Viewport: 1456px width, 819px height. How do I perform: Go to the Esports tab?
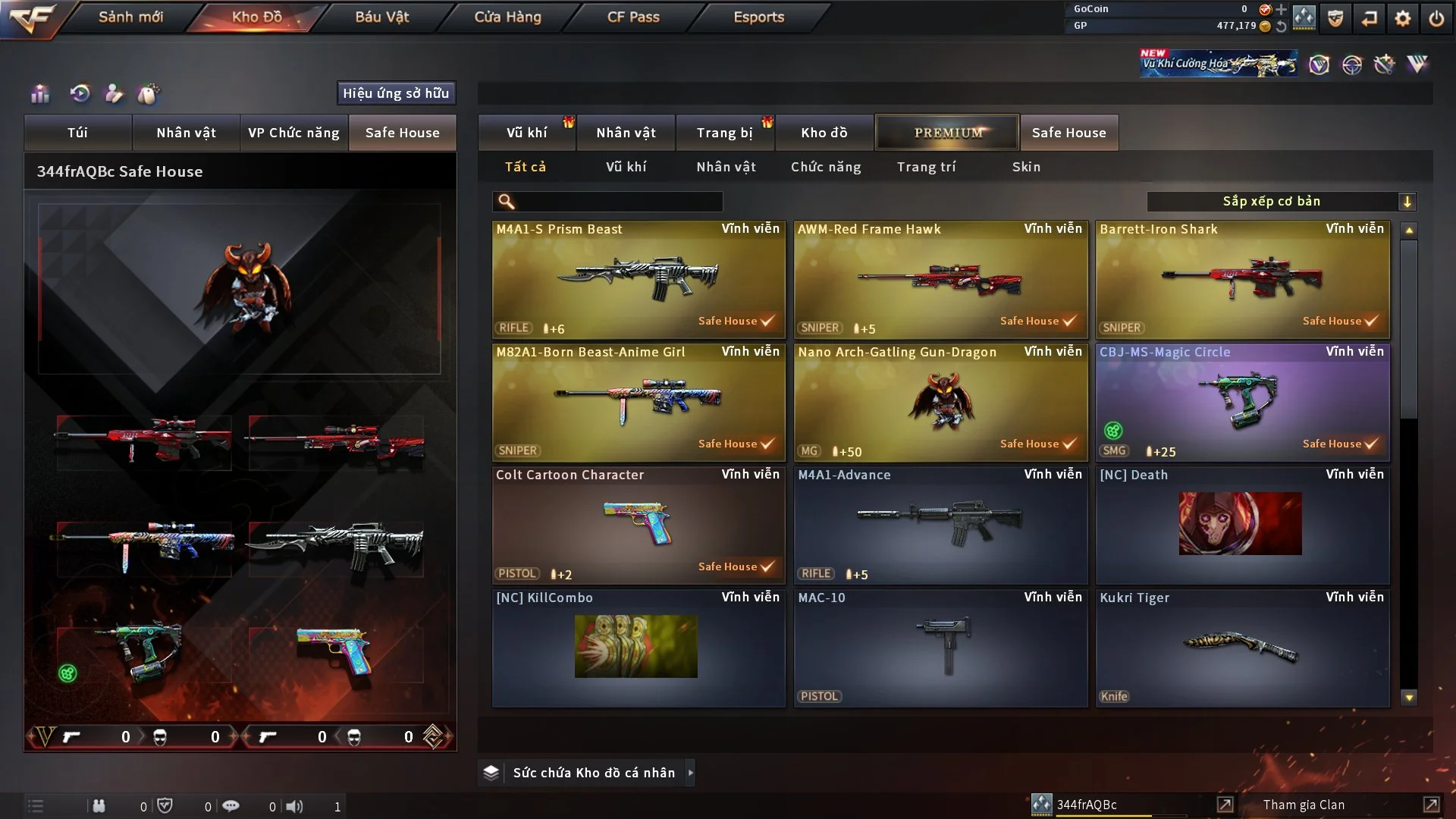[758, 17]
